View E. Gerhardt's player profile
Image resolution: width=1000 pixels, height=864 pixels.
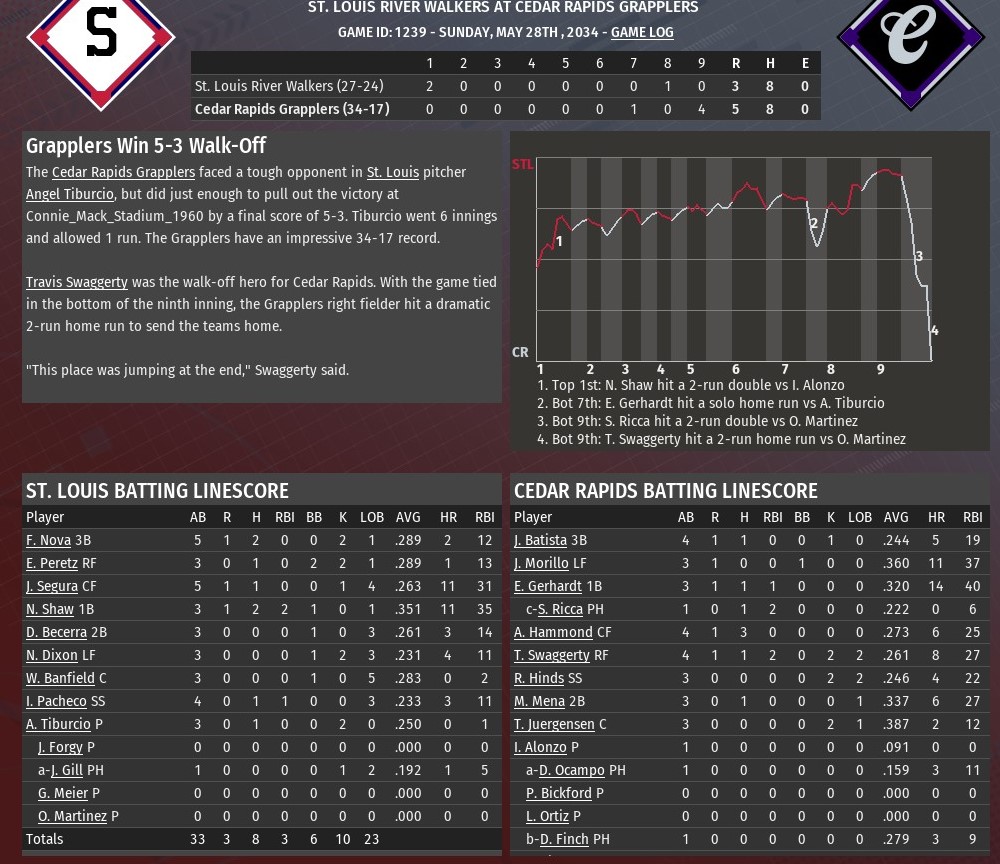(548, 586)
